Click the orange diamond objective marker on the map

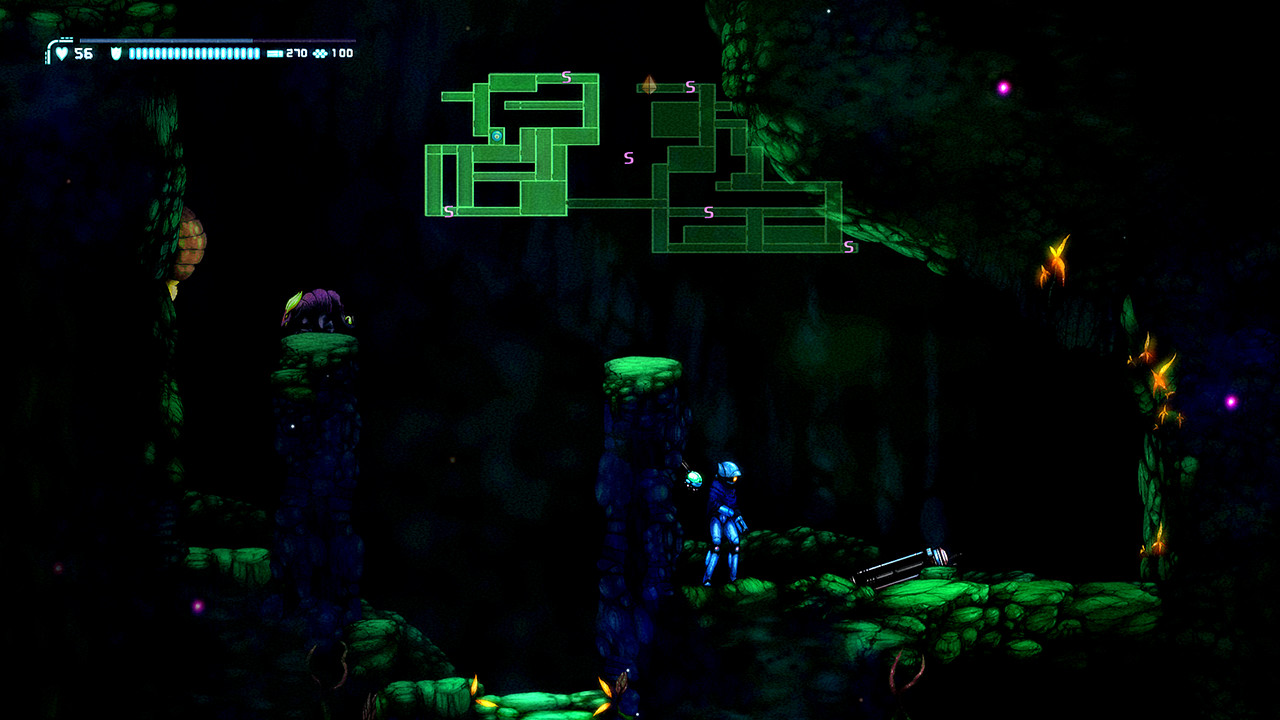coord(649,85)
